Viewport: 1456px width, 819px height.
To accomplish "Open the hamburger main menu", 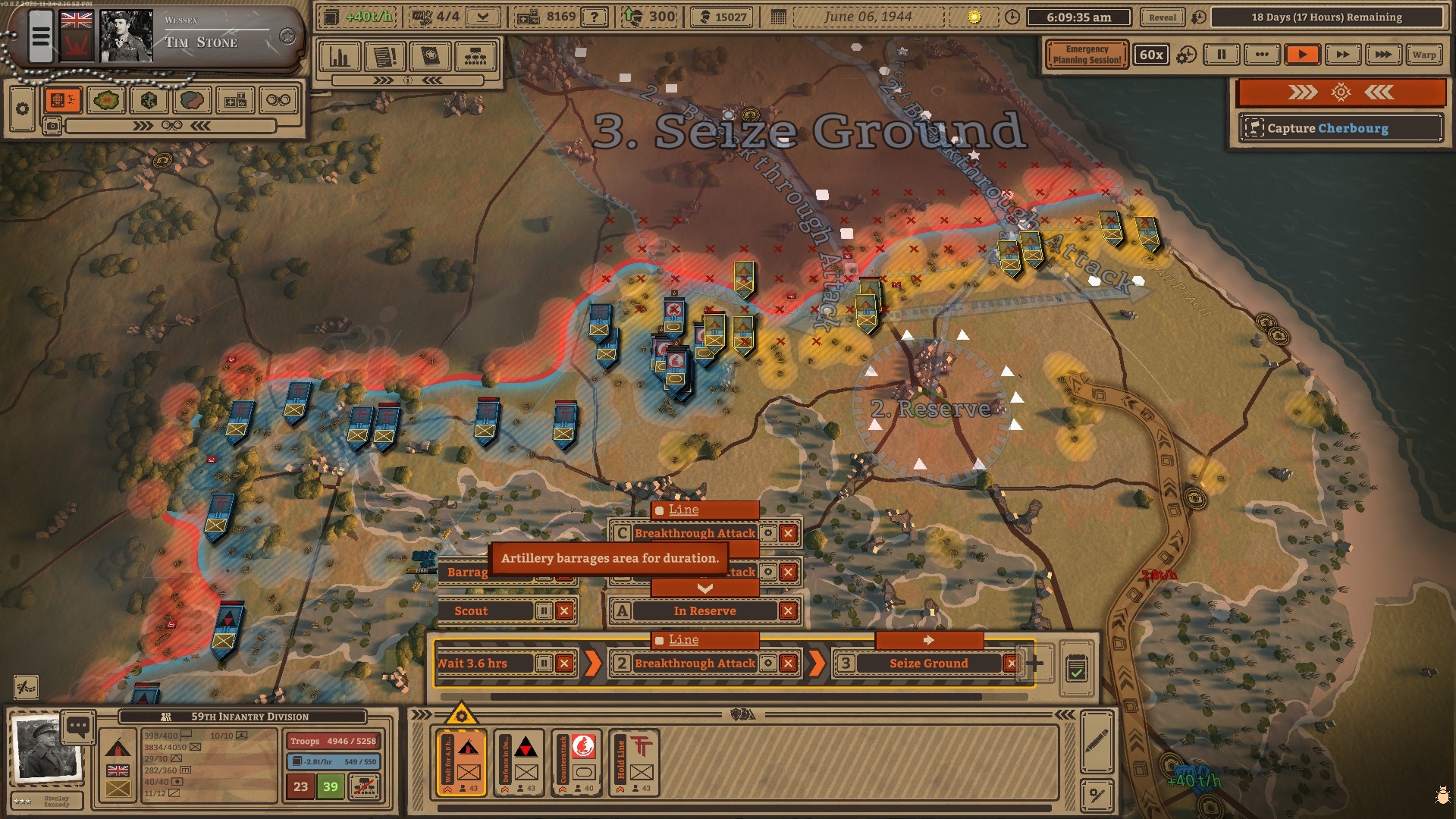I will [x=41, y=36].
